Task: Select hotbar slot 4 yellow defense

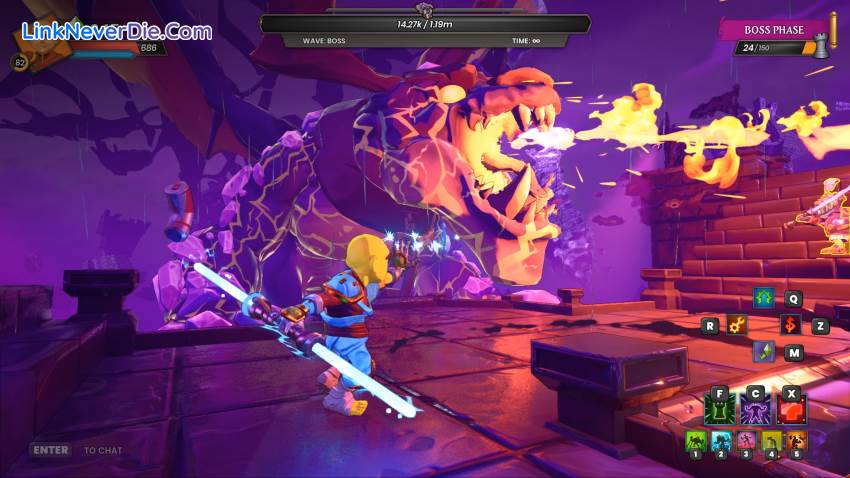Action: click(771, 440)
